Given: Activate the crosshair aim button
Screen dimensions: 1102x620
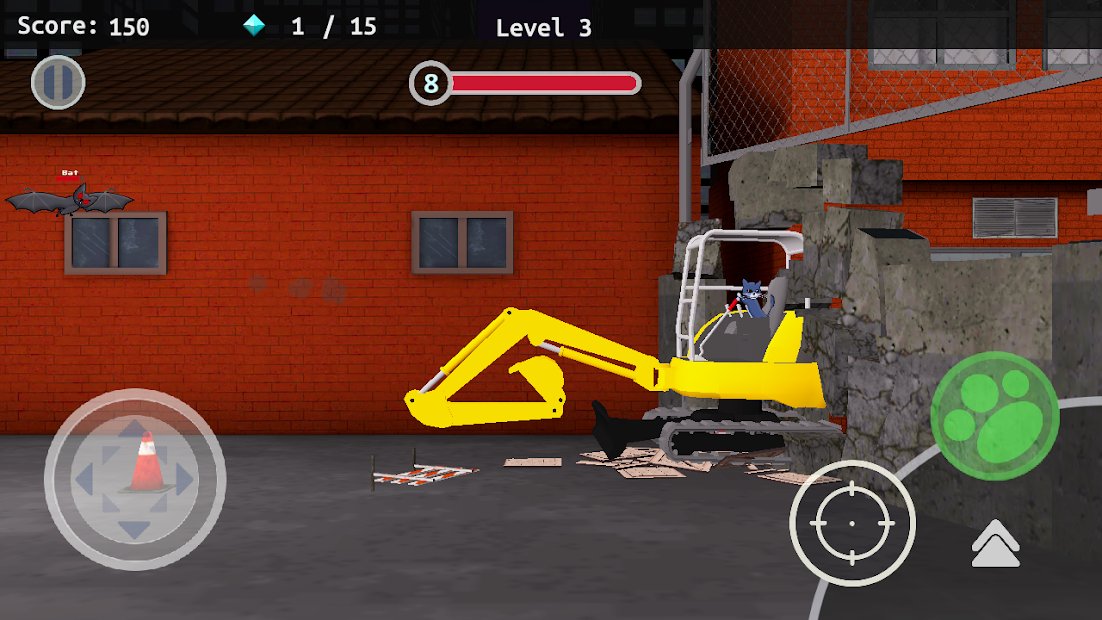Looking at the screenshot, I should [x=852, y=523].
